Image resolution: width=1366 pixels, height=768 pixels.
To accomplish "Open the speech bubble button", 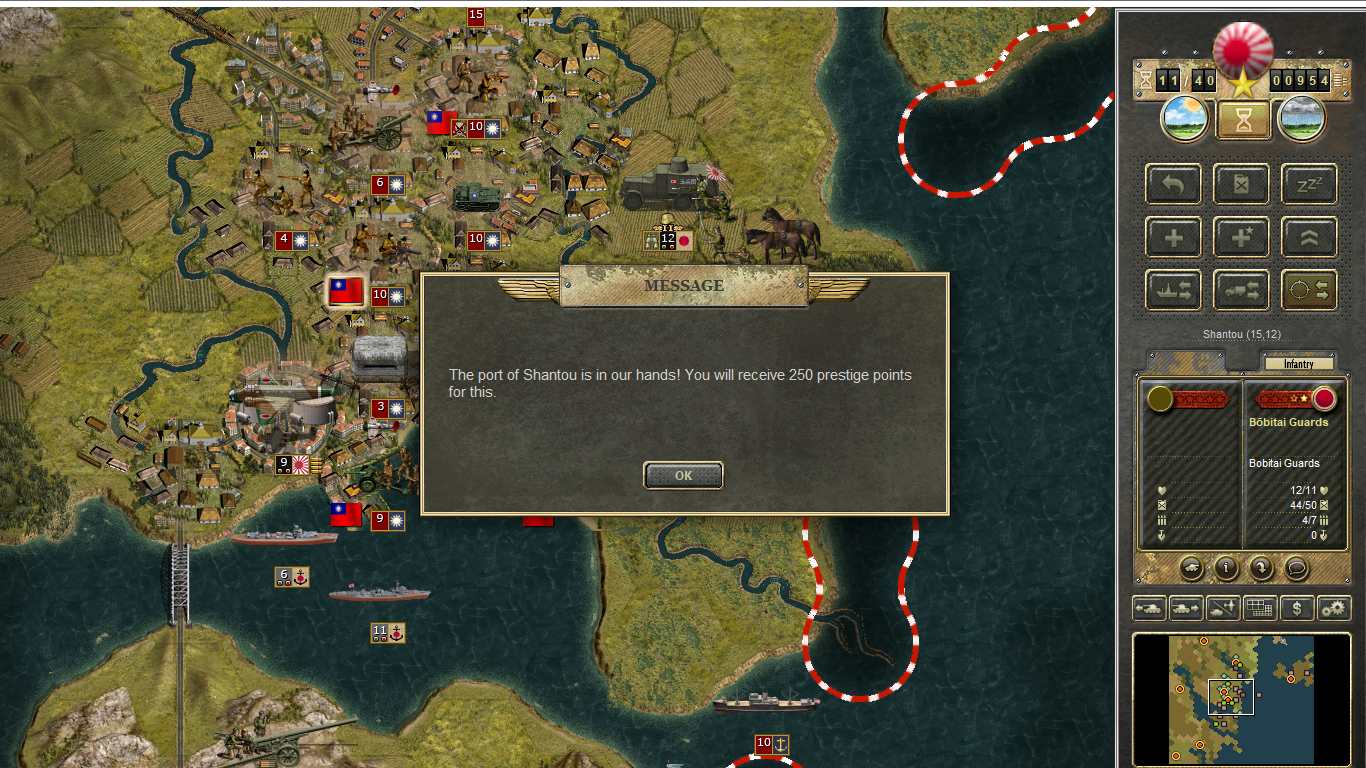I will tap(1296, 568).
